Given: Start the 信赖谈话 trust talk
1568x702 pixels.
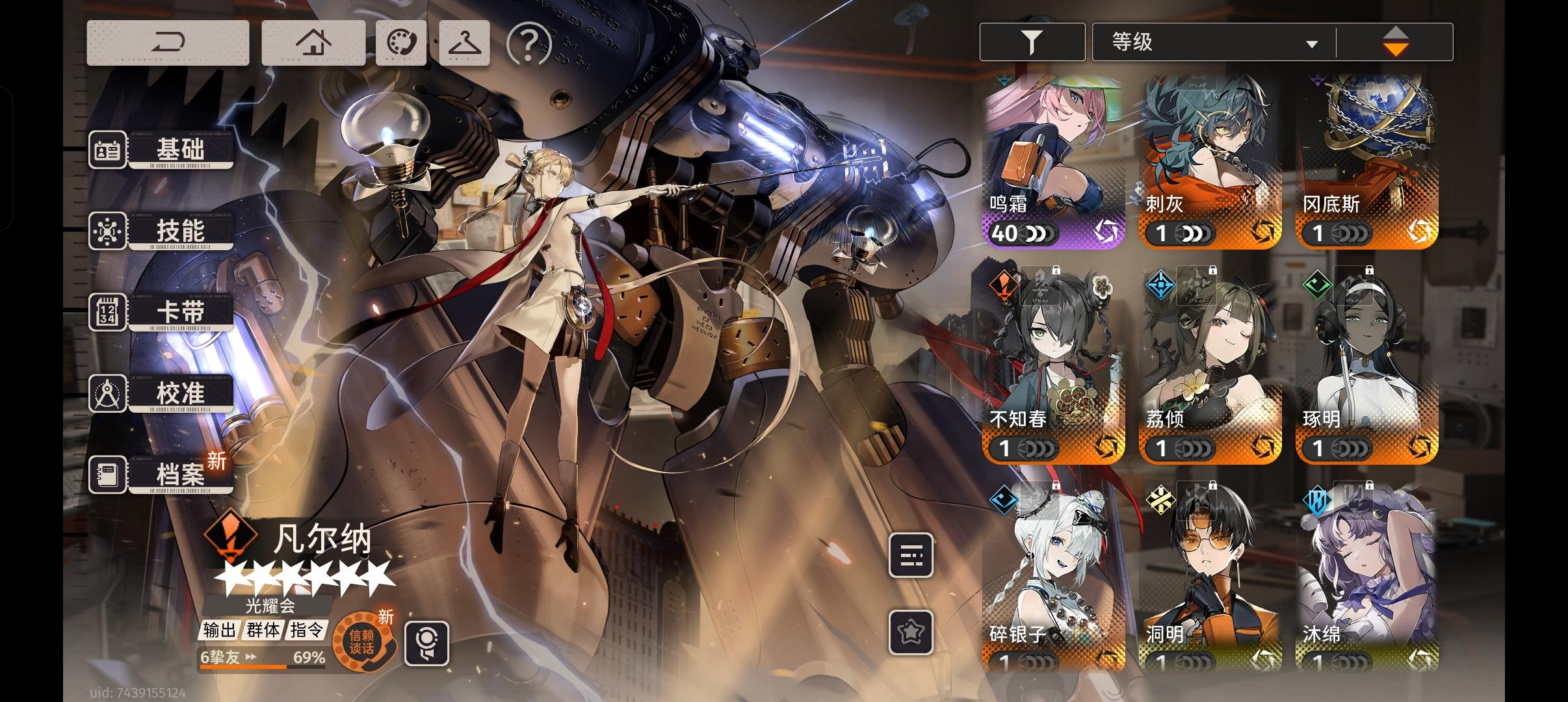Looking at the screenshot, I should pos(362,642).
